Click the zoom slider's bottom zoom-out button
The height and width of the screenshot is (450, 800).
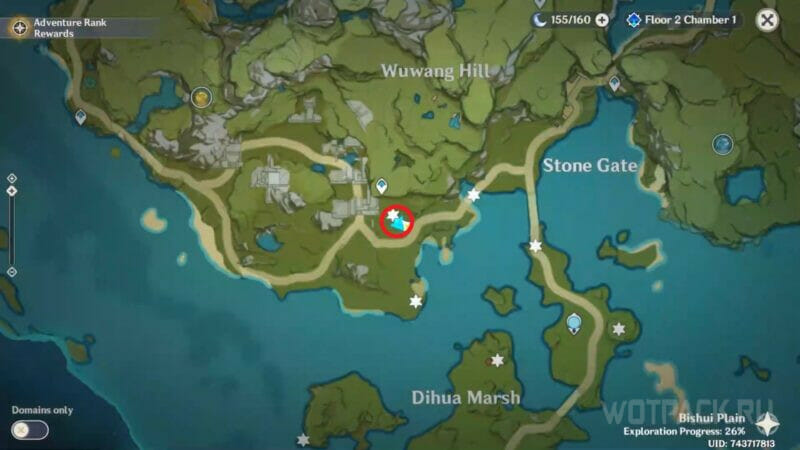point(11,271)
